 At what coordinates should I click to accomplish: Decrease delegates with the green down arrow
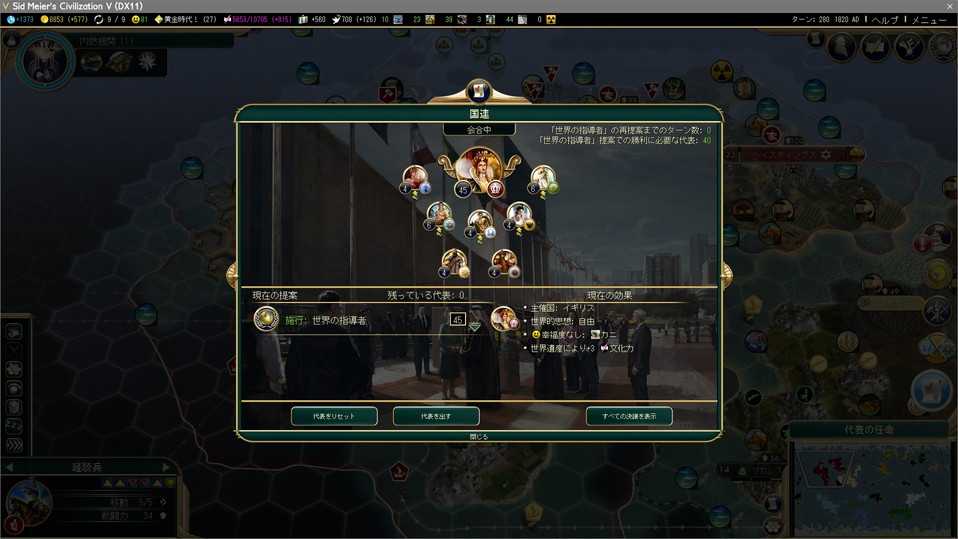click(475, 328)
